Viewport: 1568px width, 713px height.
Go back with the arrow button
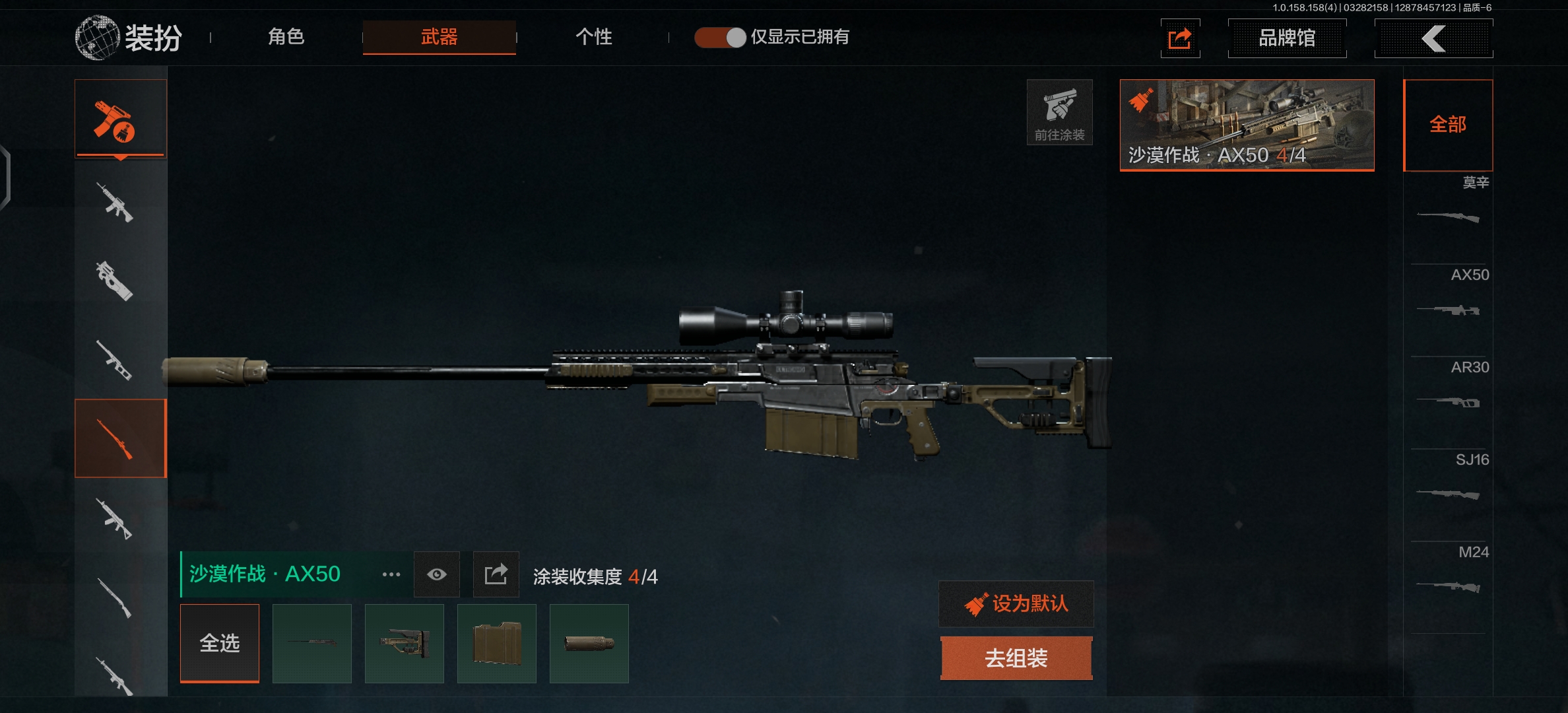point(1433,38)
